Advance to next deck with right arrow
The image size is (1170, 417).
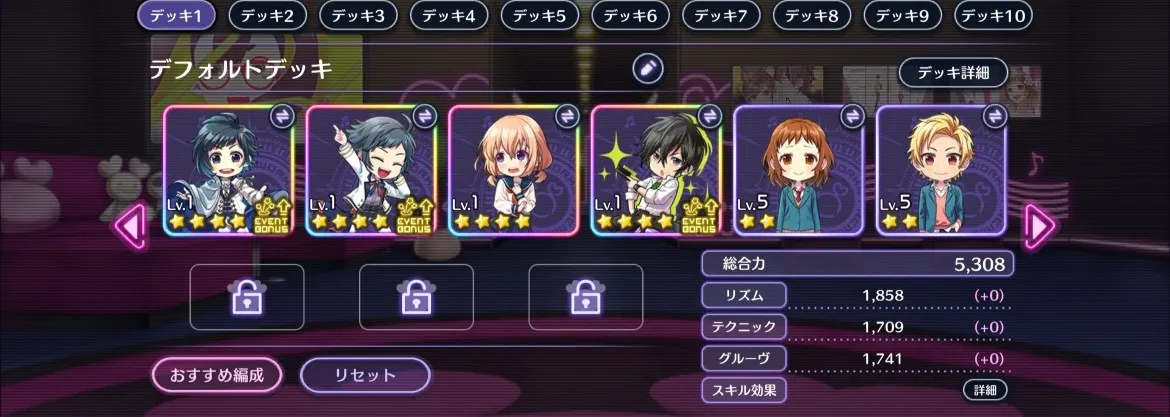pos(1039,226)
